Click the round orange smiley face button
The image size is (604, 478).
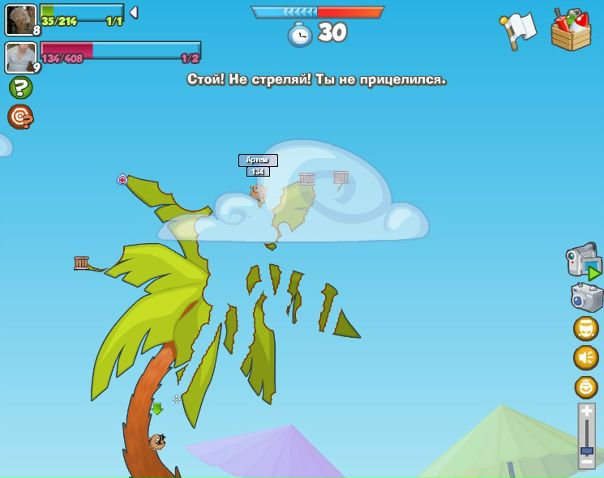coord(586,387)
